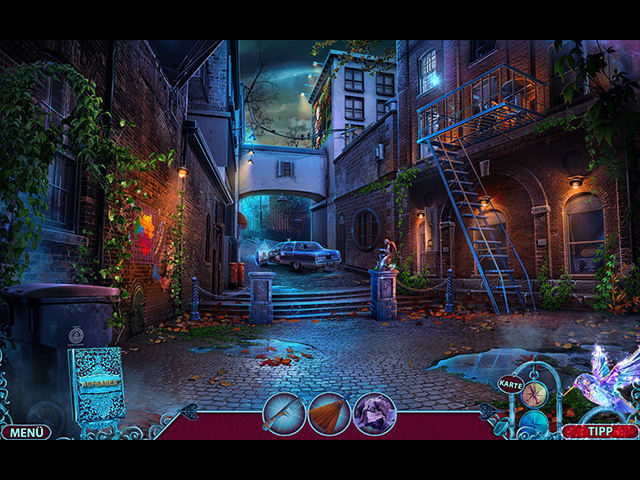Open the map via the Karte label
Viewport: 640px width, 480px height.
coord(511,384)
